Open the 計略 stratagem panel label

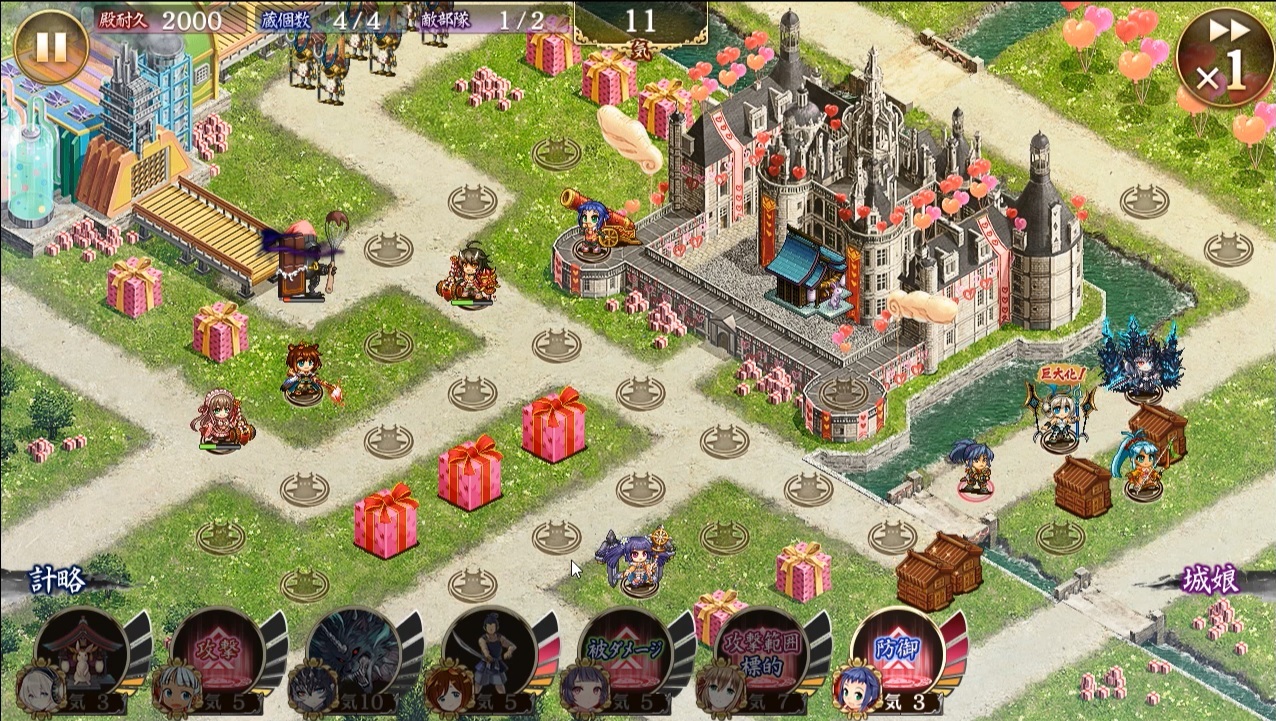click(57, 580)
